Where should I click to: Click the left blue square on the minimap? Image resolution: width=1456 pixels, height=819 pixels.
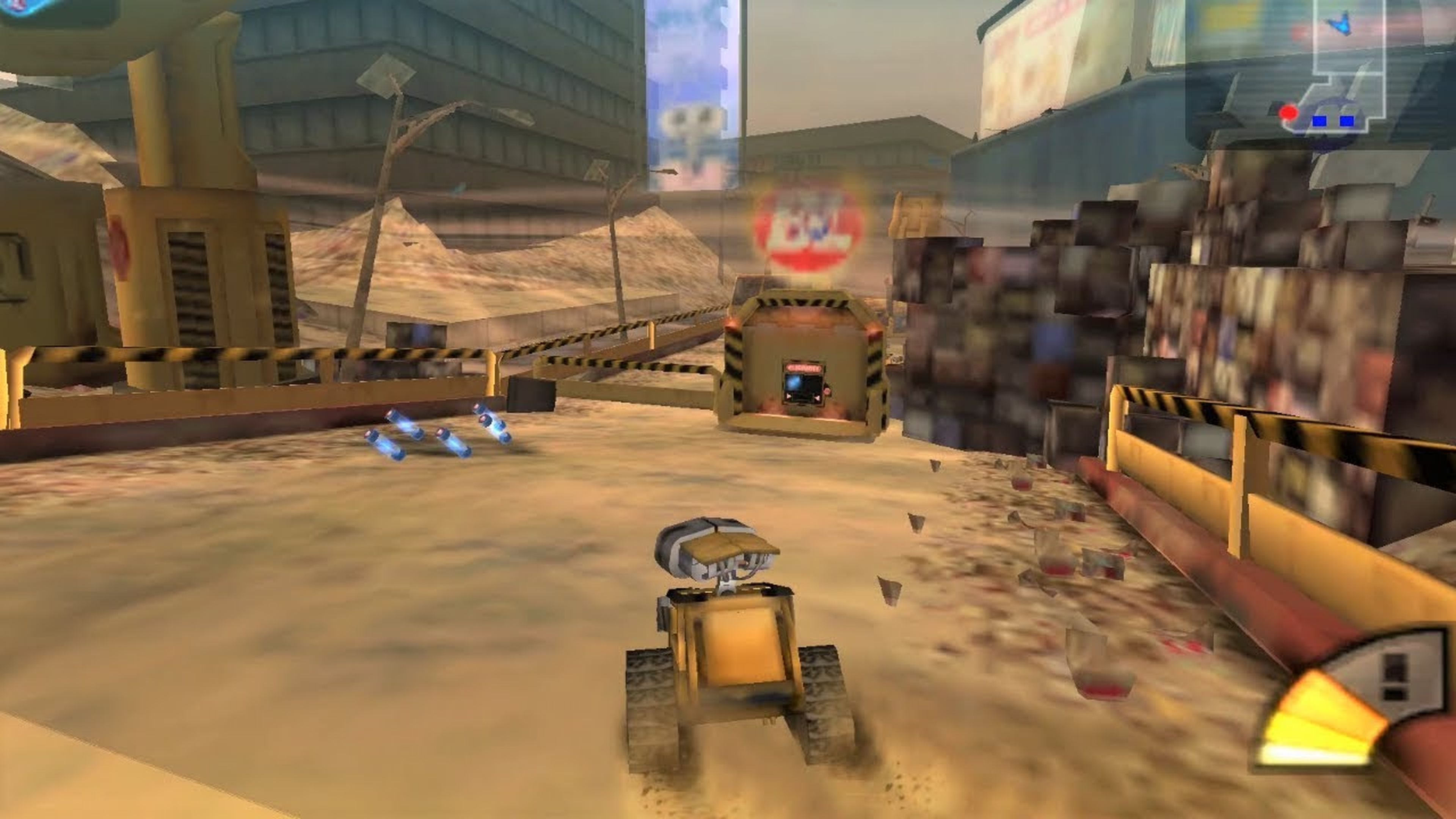(x=1320, y=121)
